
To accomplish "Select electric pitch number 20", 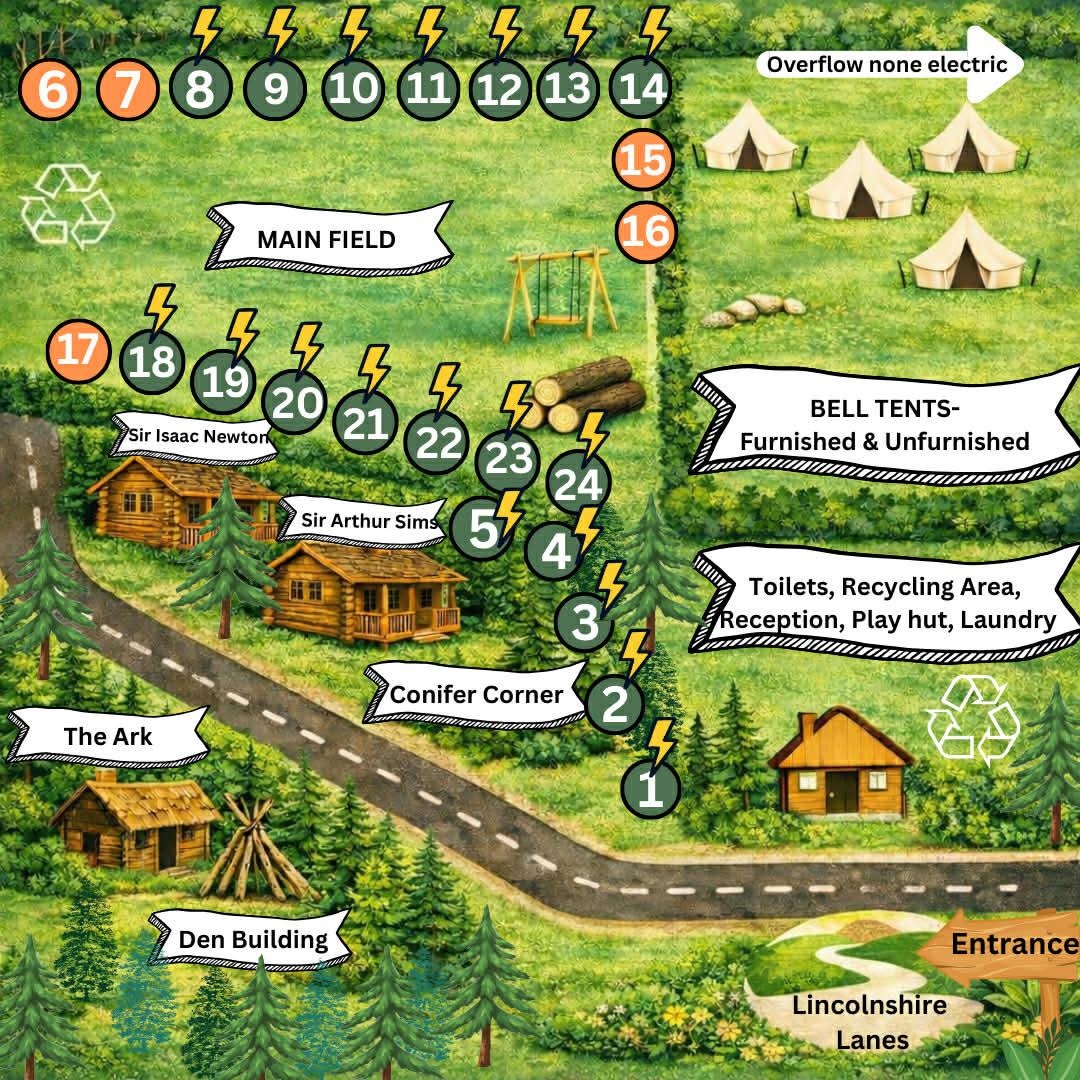I will (295, 404).
